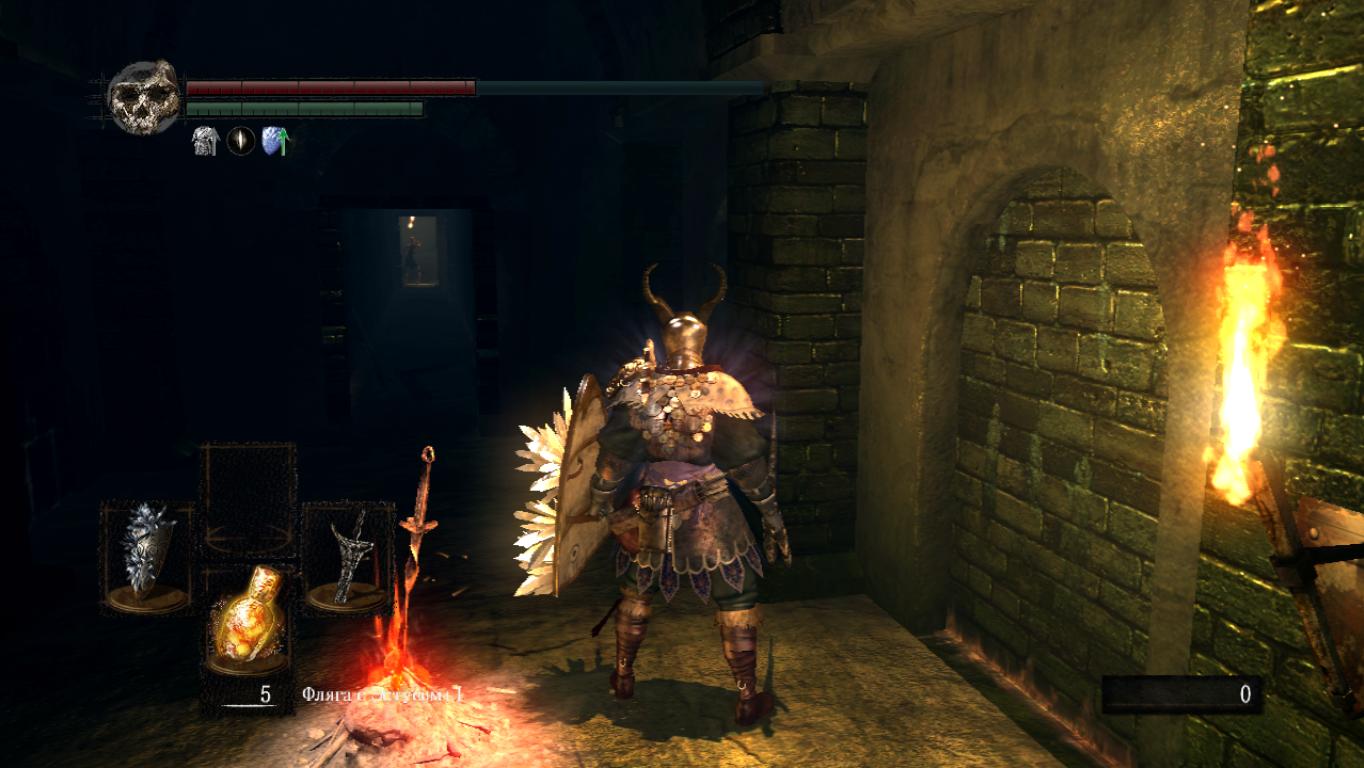Click the skull portrait beside the health bar
The width and height of the screenshot is (1364, 768).
[x=144, y=98]
